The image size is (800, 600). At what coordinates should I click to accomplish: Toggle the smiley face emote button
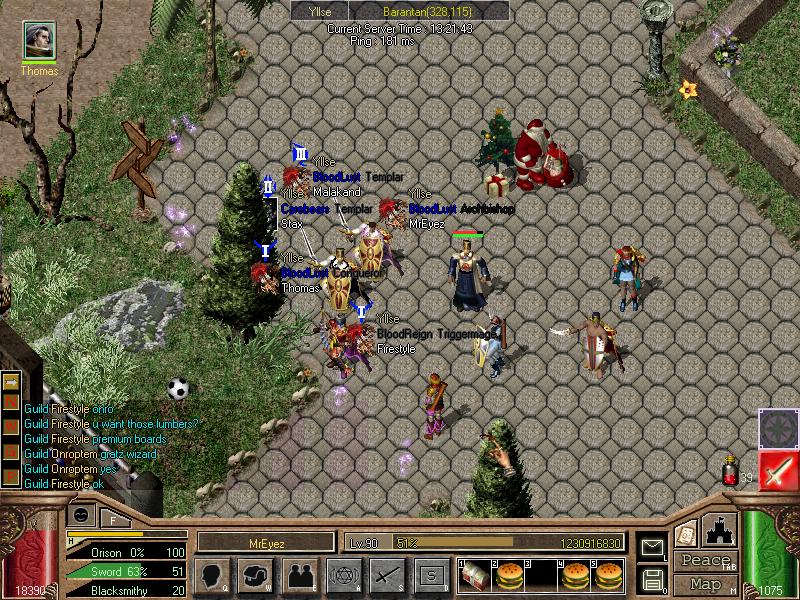pos(81,515)
